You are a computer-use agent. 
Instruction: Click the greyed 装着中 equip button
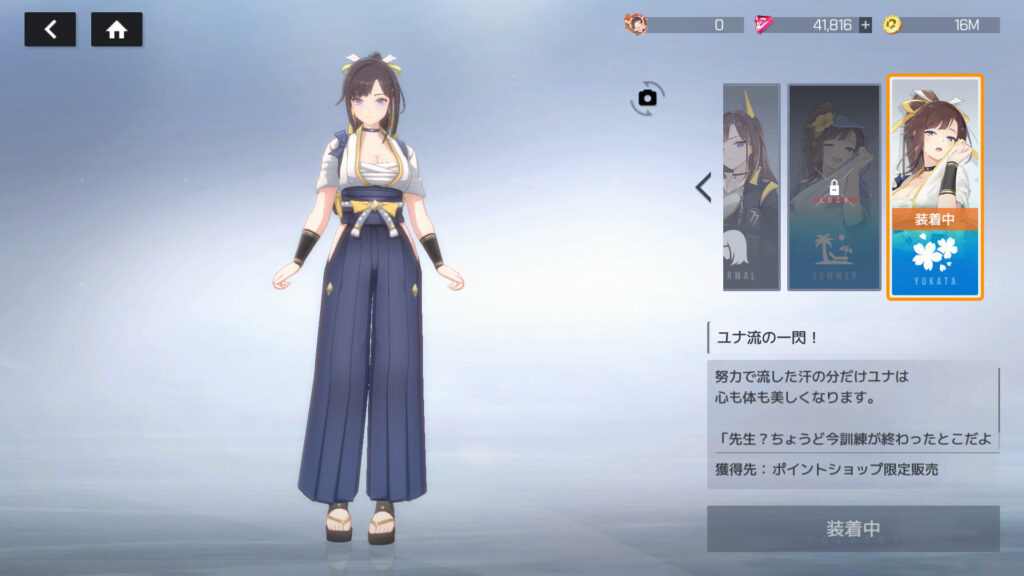853,528
